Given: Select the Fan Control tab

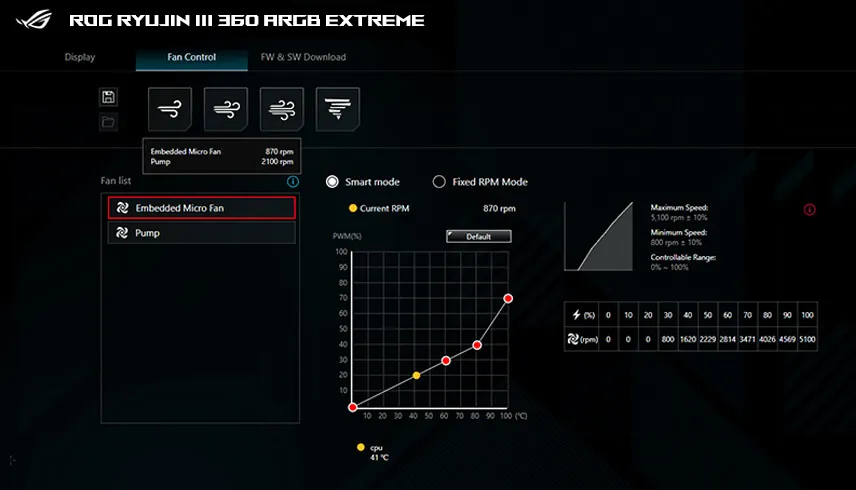Looking at the screenshot, I should [191, 57].
